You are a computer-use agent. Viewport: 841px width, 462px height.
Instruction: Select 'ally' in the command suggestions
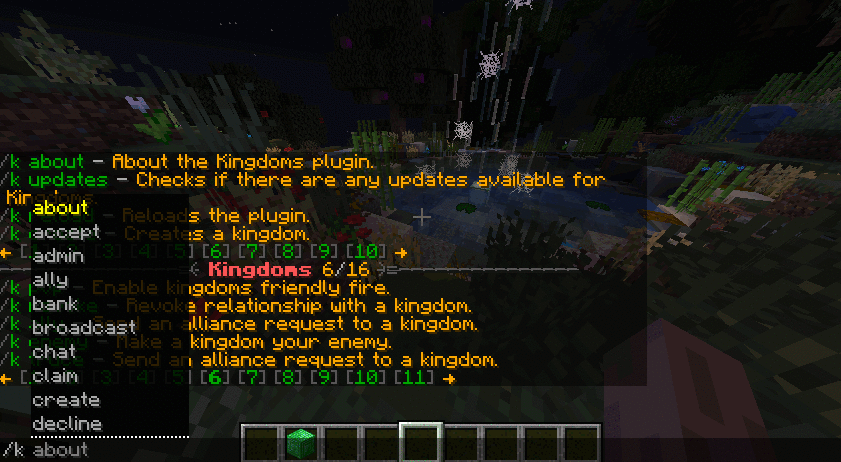50,280
